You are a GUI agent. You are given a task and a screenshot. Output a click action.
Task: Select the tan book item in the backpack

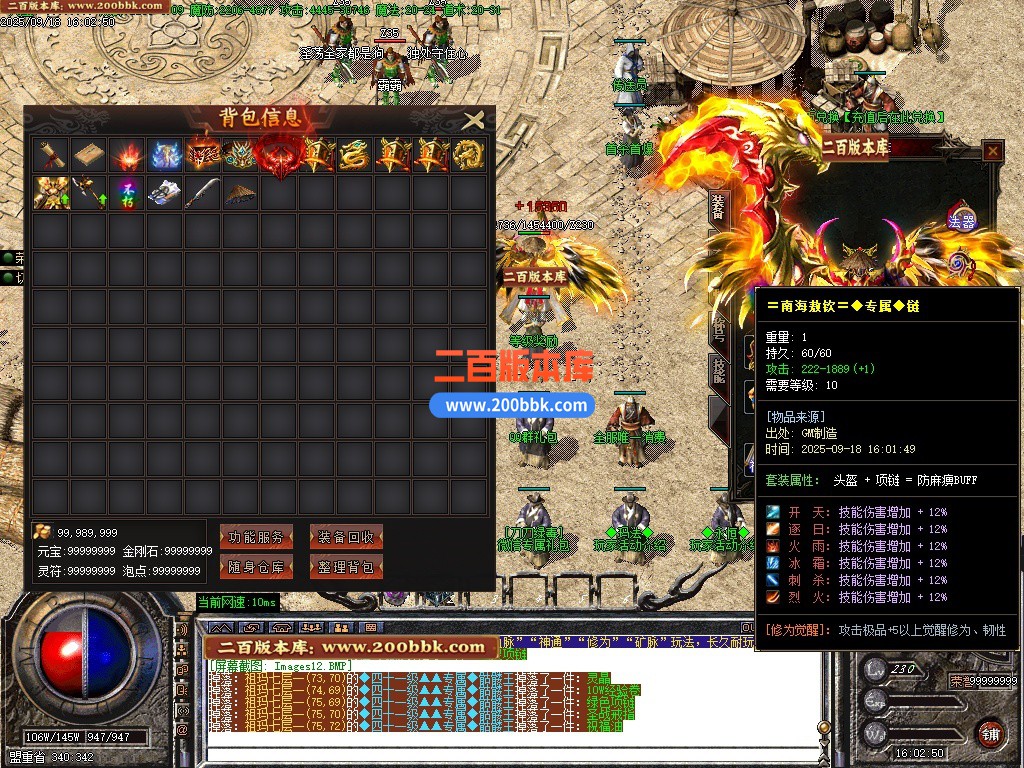(x=87, y=155)
